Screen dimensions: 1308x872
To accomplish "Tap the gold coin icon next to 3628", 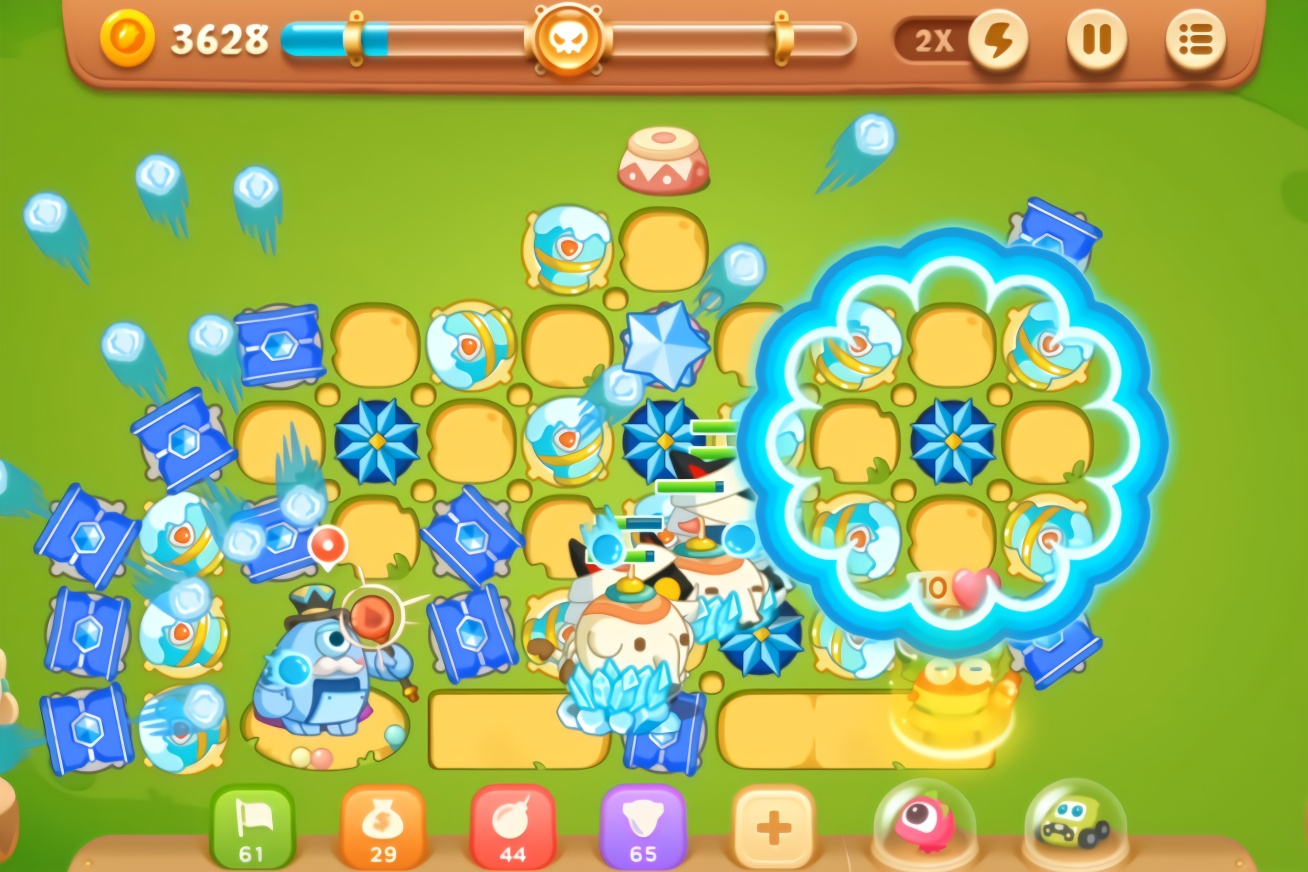I will [x=128, y=40].
